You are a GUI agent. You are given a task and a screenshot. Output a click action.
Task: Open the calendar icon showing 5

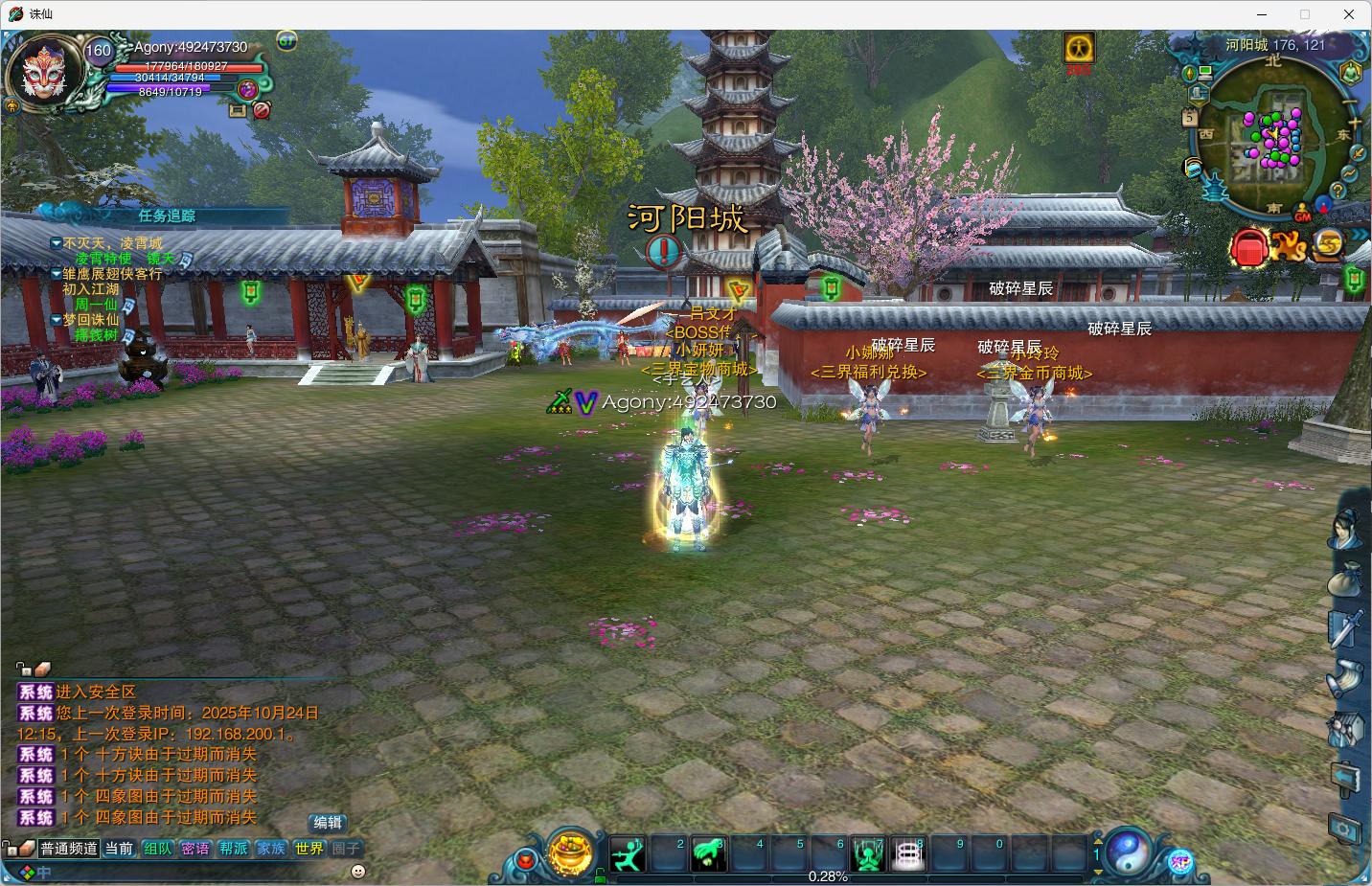(x=1189, y=118)
